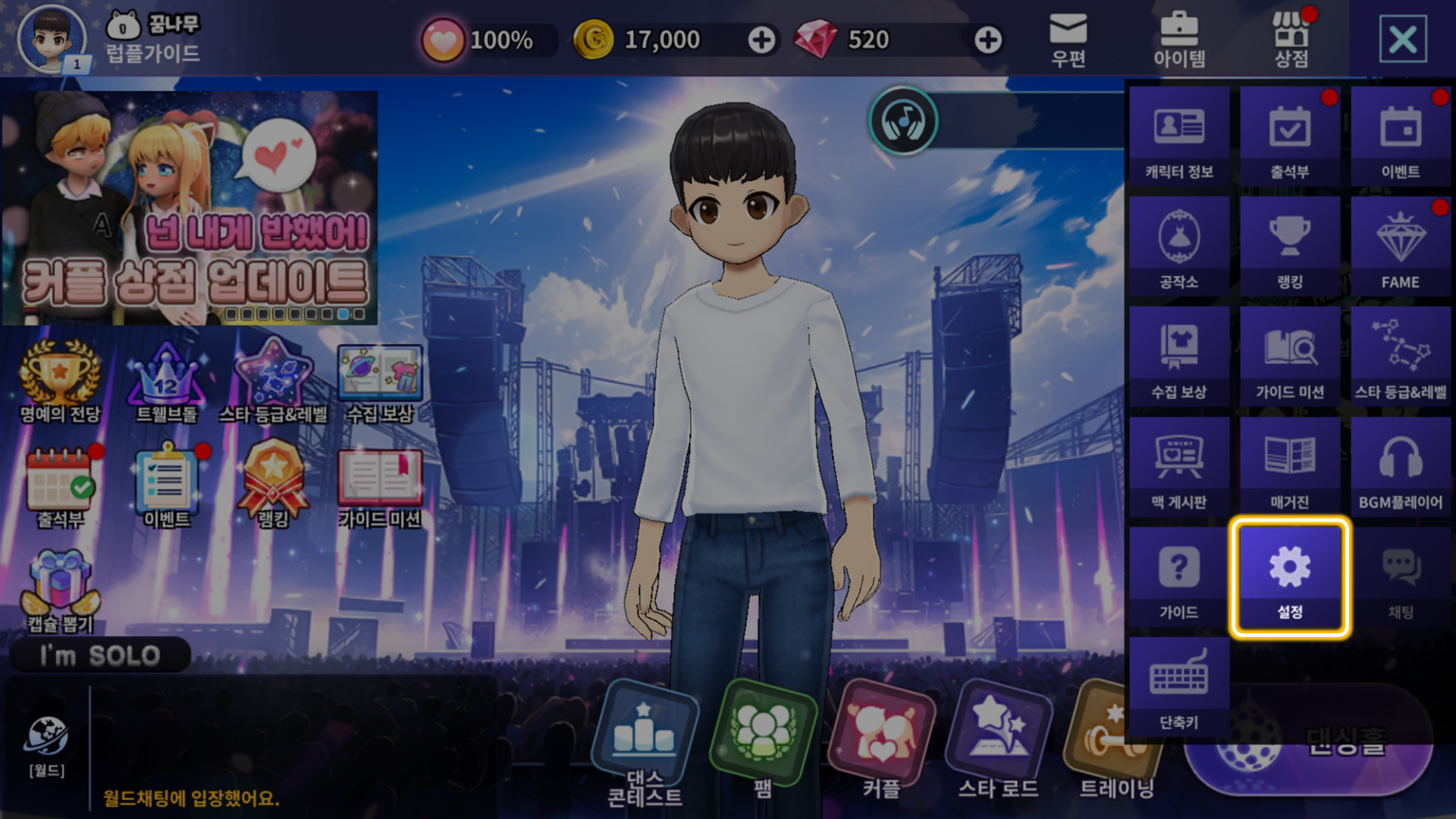Open the highlighted 설정 settings tile
1456x819 pixels.
coord(1289,578)
